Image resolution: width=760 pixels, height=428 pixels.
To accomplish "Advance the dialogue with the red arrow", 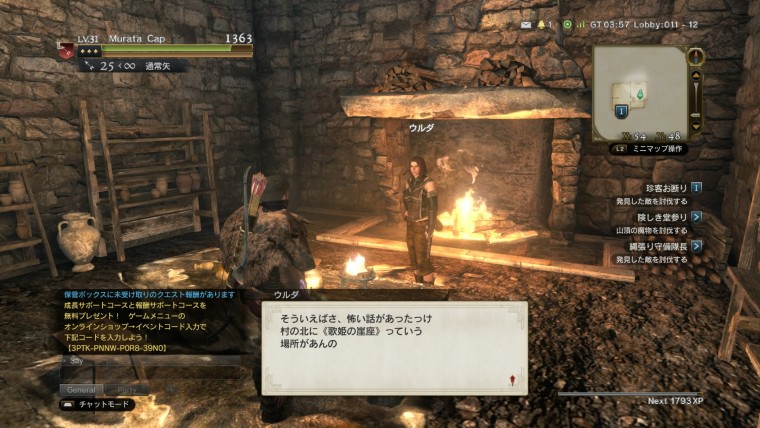I will 512,380.
